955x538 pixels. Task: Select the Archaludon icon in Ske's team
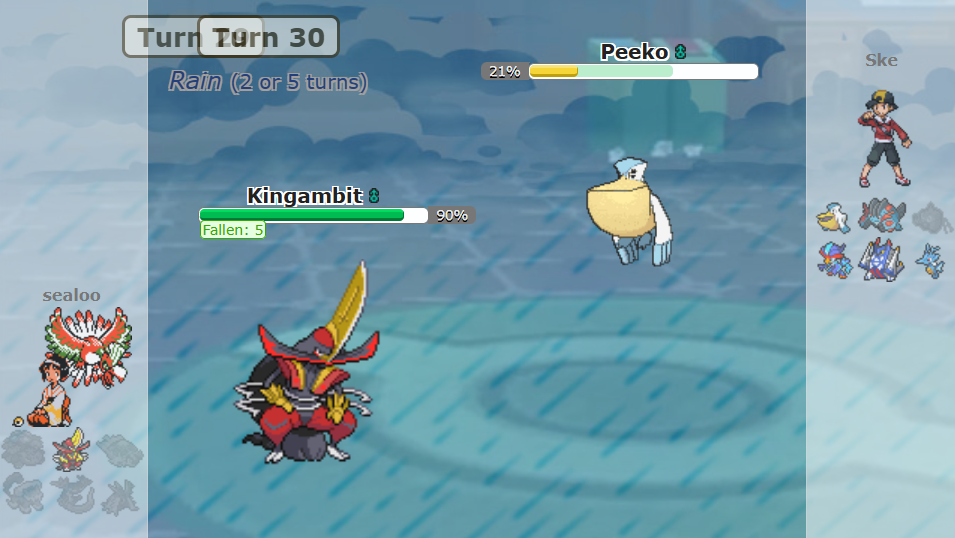click(881, 260)
